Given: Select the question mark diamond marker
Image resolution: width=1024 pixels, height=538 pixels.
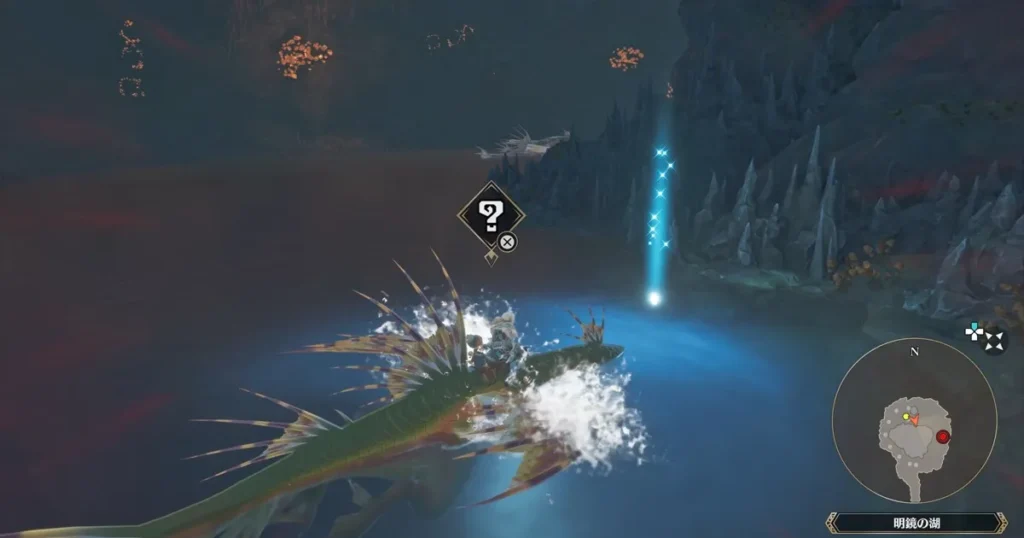Looking at the screenshot, I should 490,214.
